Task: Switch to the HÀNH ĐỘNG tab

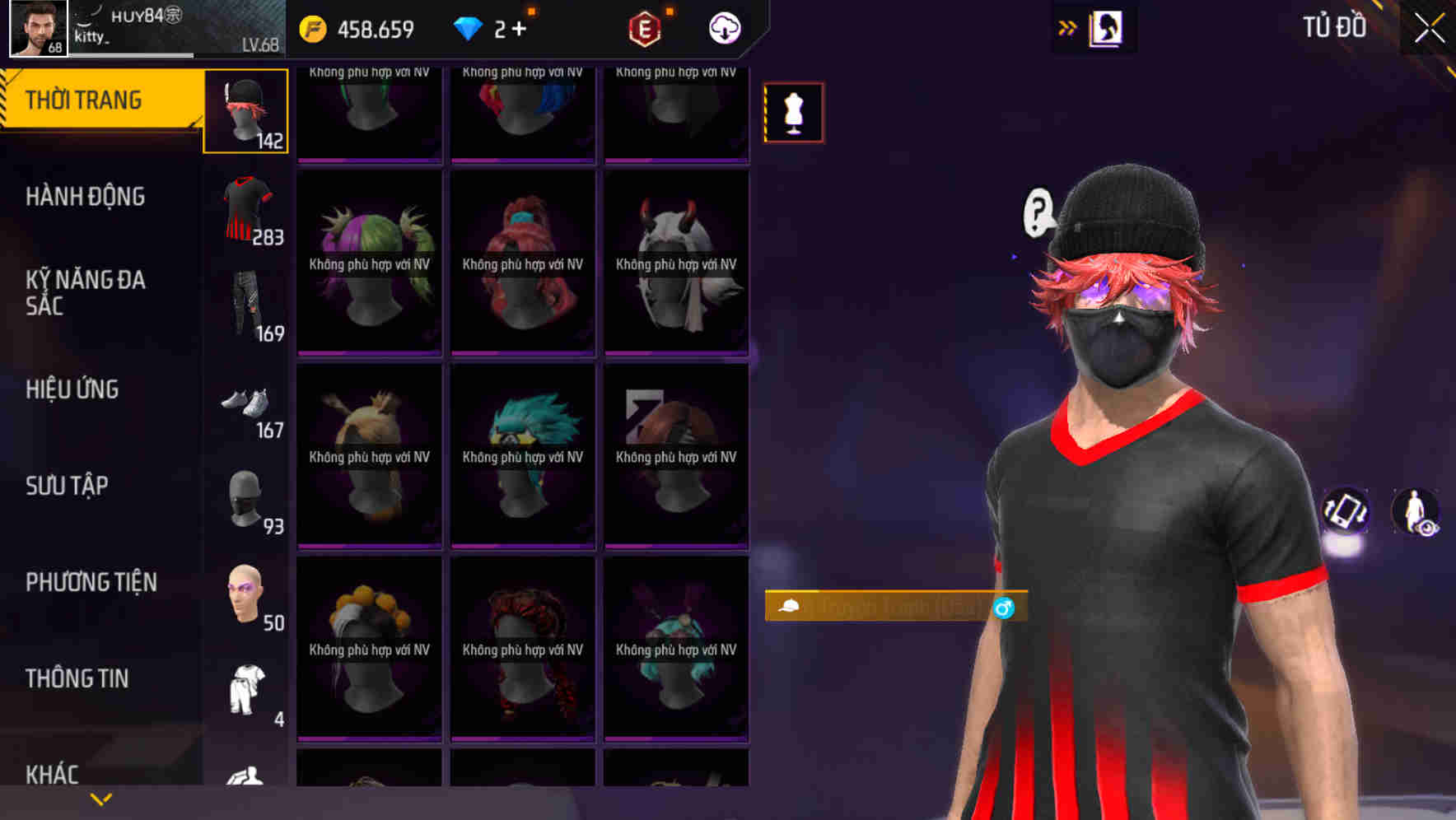Action: tap(86, 196)
